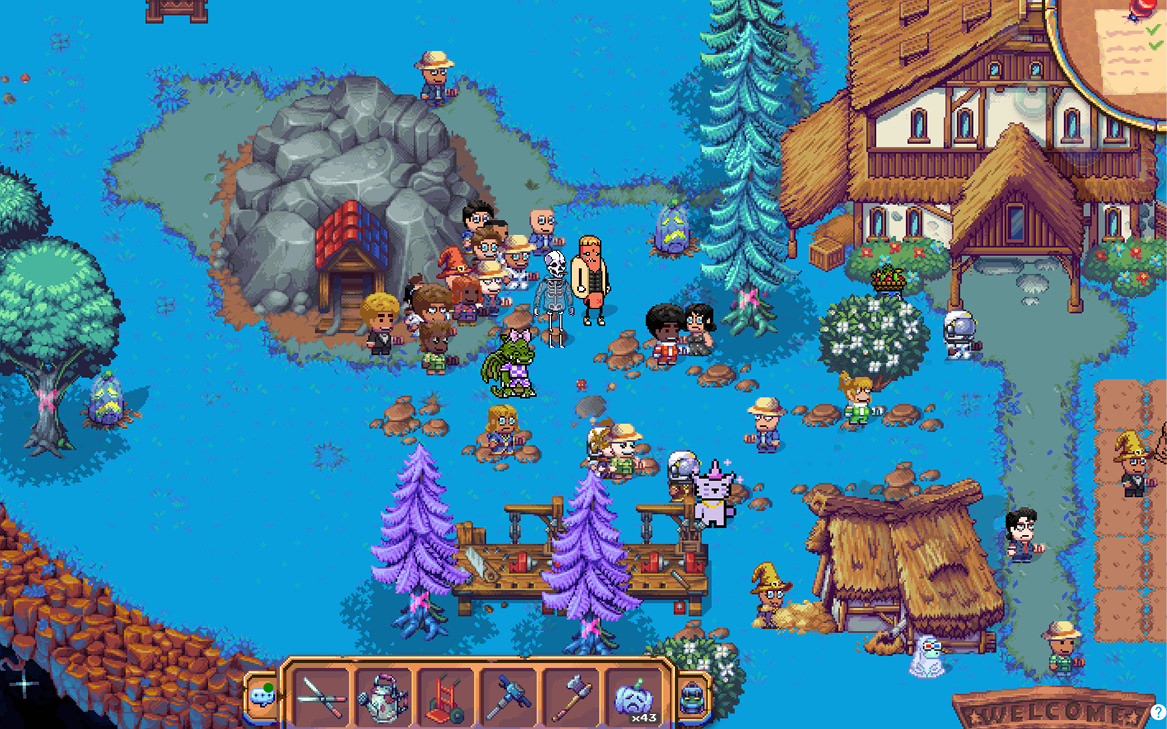This screenshot has height=729, width=1167.
Task: Equip the watering can from hotbar
Action: click(384, 696)
